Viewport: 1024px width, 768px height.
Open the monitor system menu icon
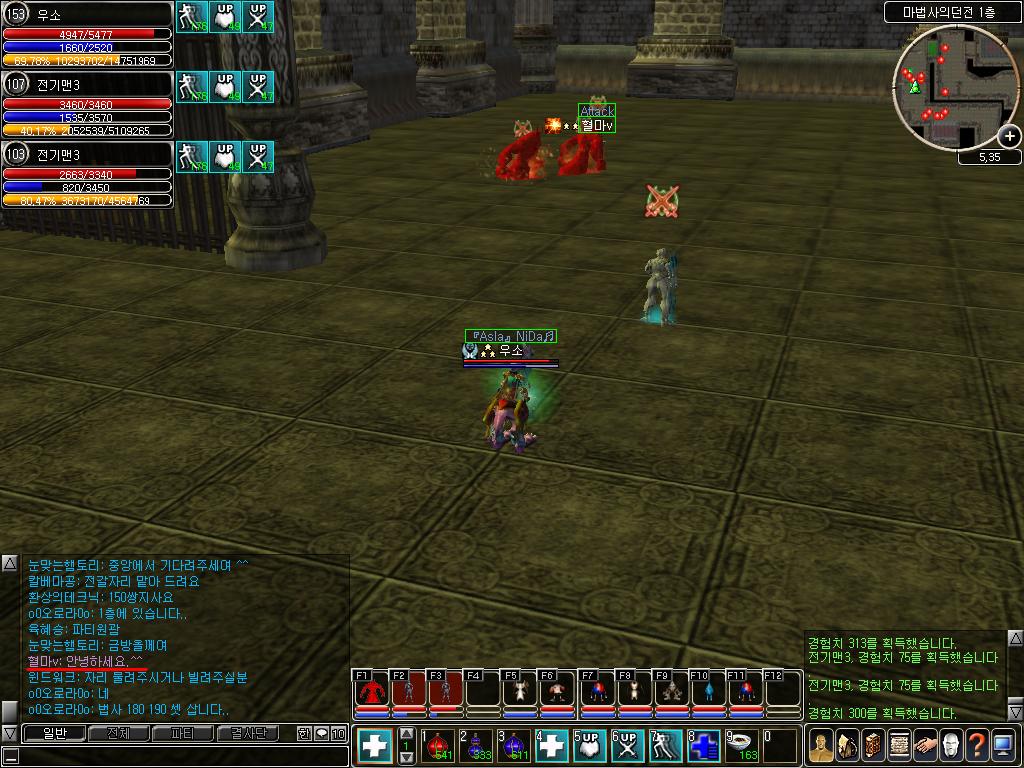(x=1002, y=746)
